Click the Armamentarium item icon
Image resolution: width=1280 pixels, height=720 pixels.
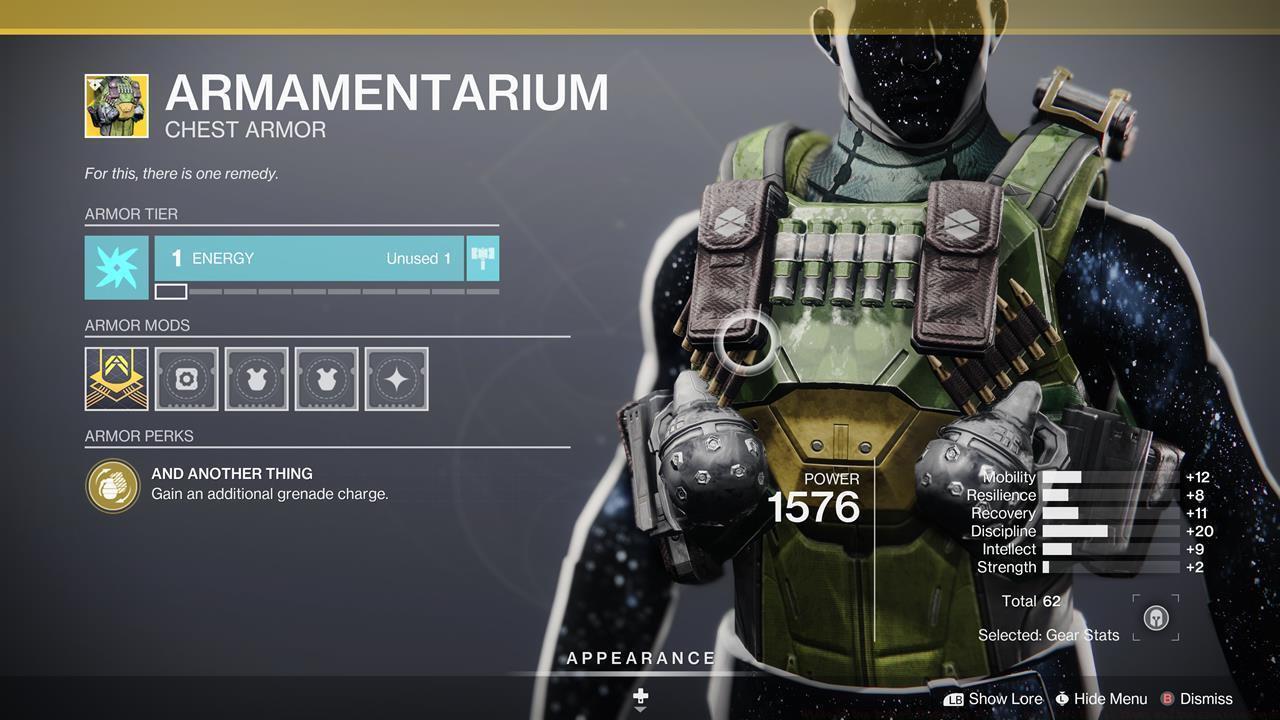(116, 106)
